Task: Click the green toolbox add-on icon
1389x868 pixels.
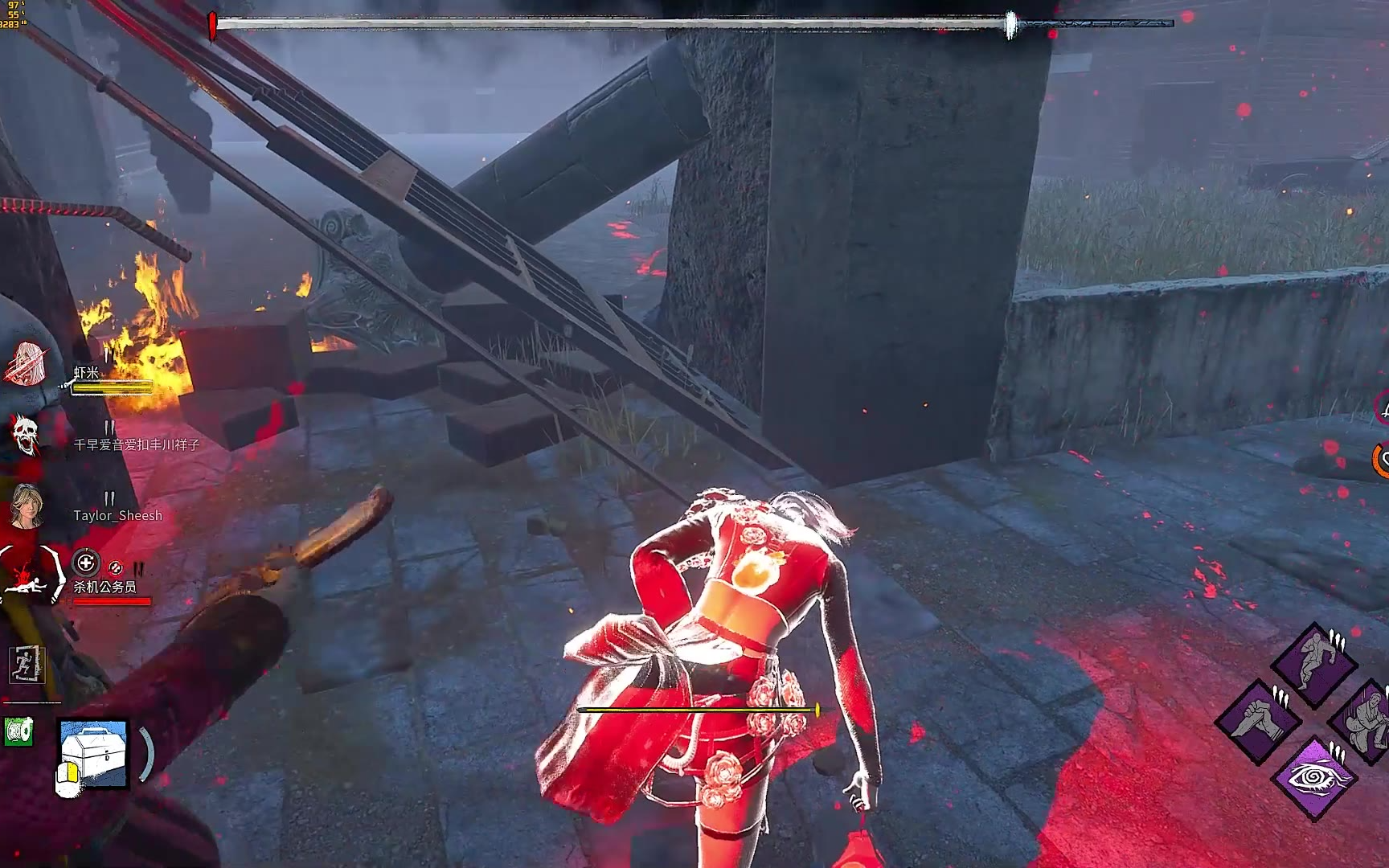Action: [x=18, y=731]
